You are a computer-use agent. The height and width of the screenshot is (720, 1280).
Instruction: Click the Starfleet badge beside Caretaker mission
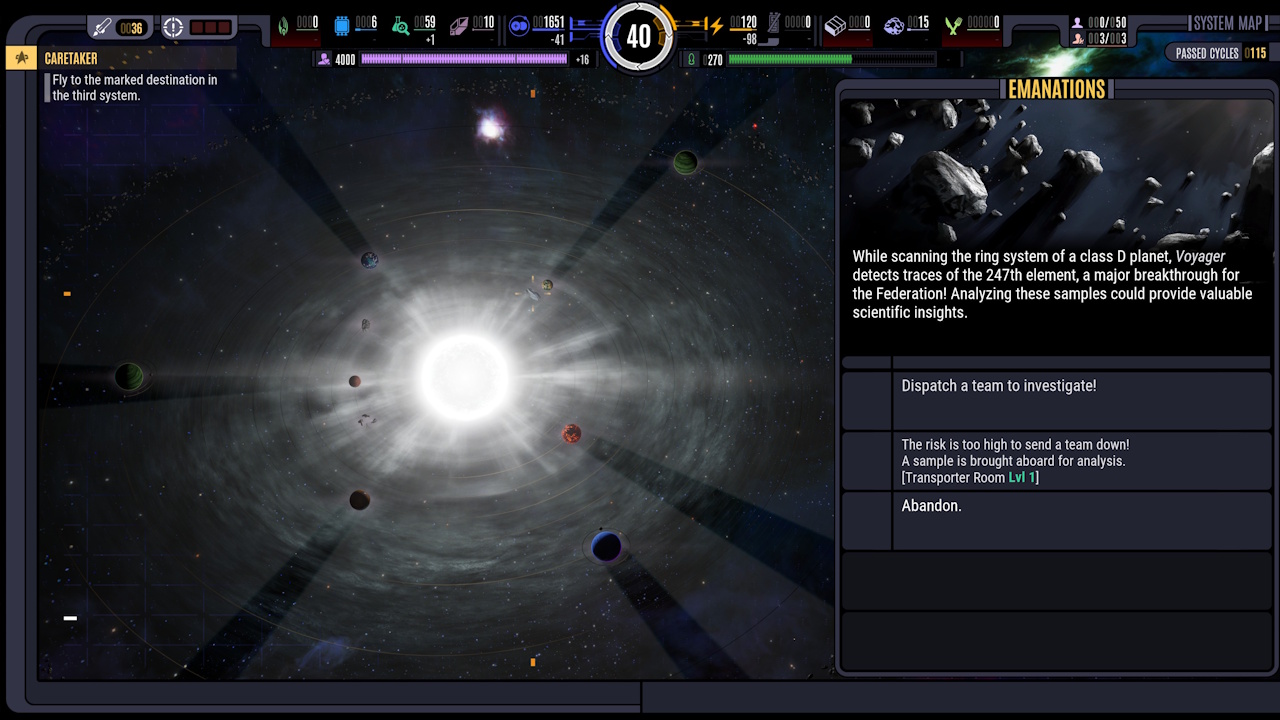click(20, 57)
